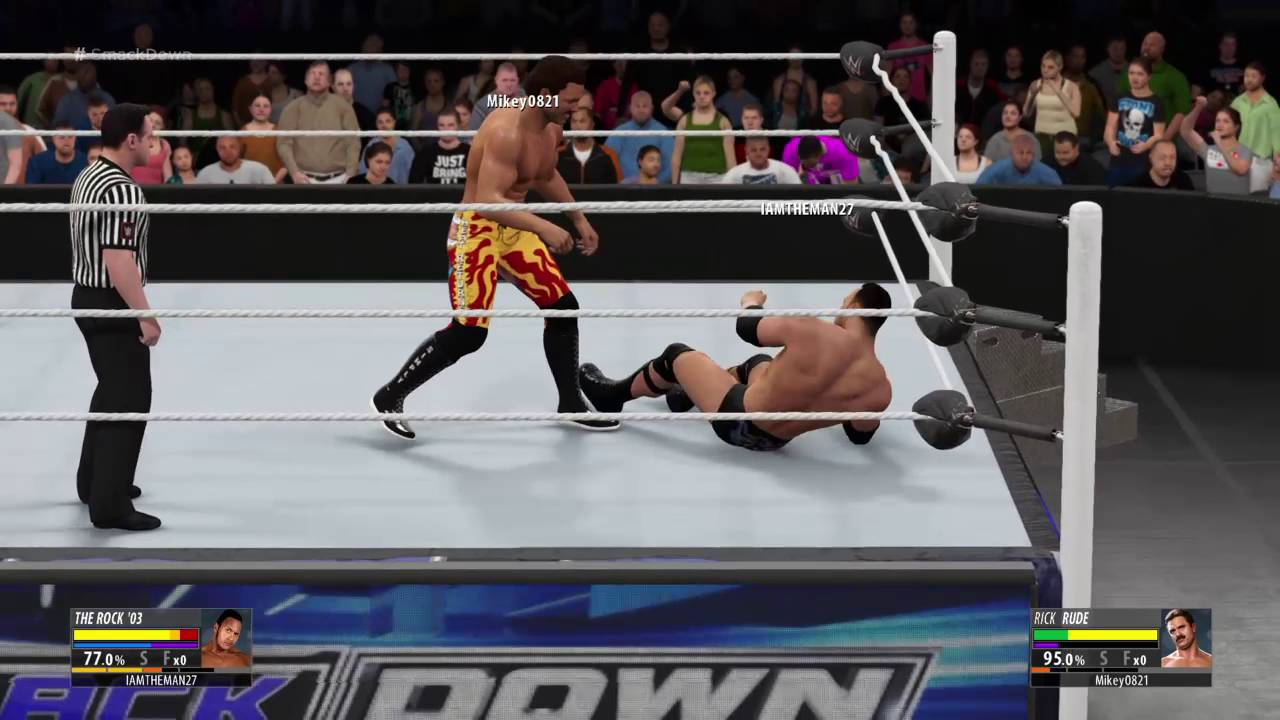
Task: Select The Rock's finisher F indicator
Action: point(166,658)
